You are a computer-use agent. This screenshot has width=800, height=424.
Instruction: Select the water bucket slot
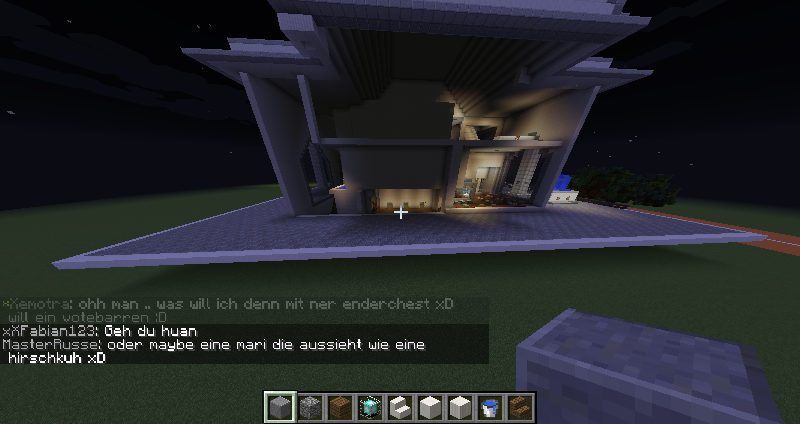tap(490, 407)
